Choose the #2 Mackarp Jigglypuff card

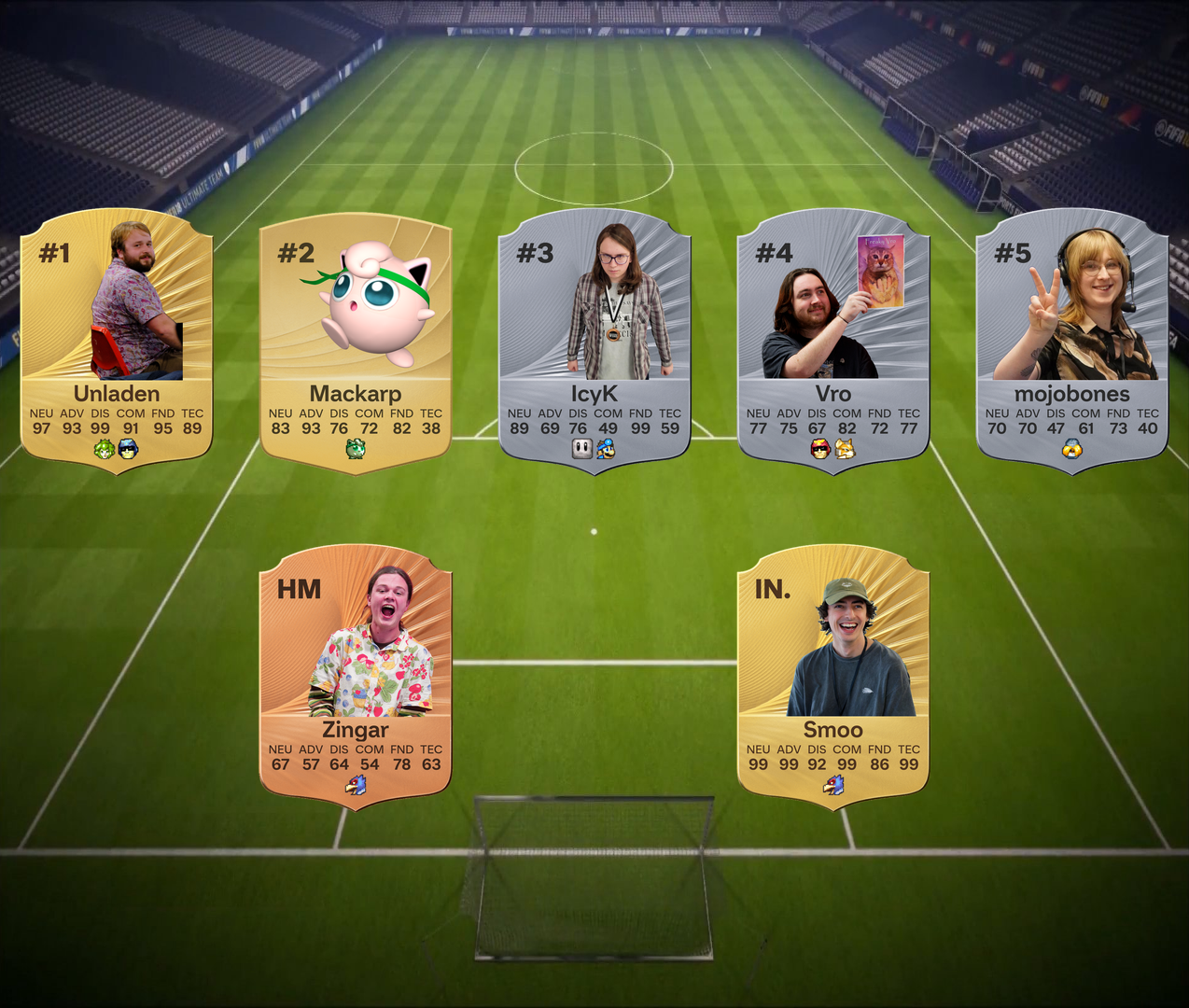tap(356, 341)
